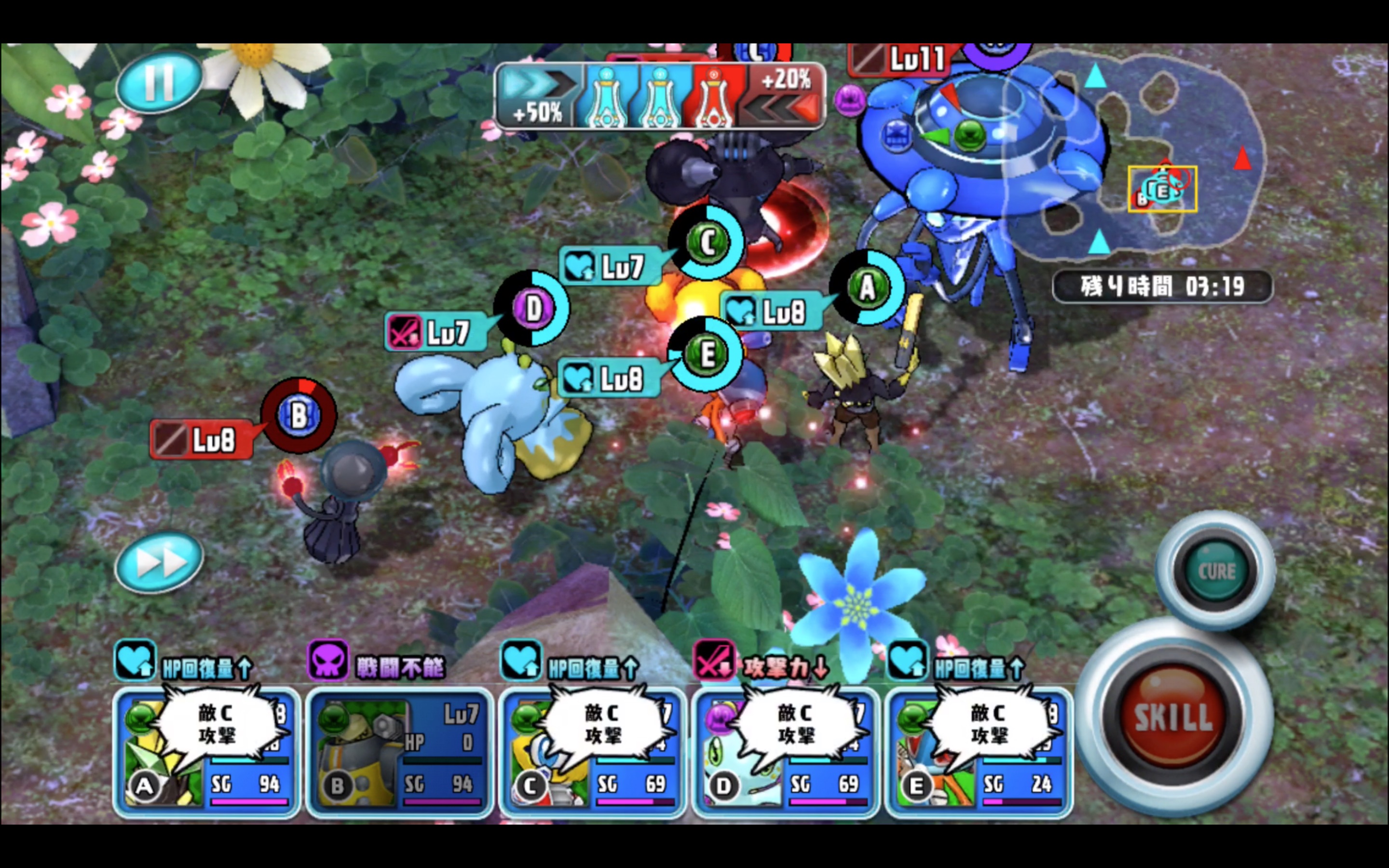The image size is (1389, 868).
Task: Select purple unit marker D
Action: click(532, 309)
